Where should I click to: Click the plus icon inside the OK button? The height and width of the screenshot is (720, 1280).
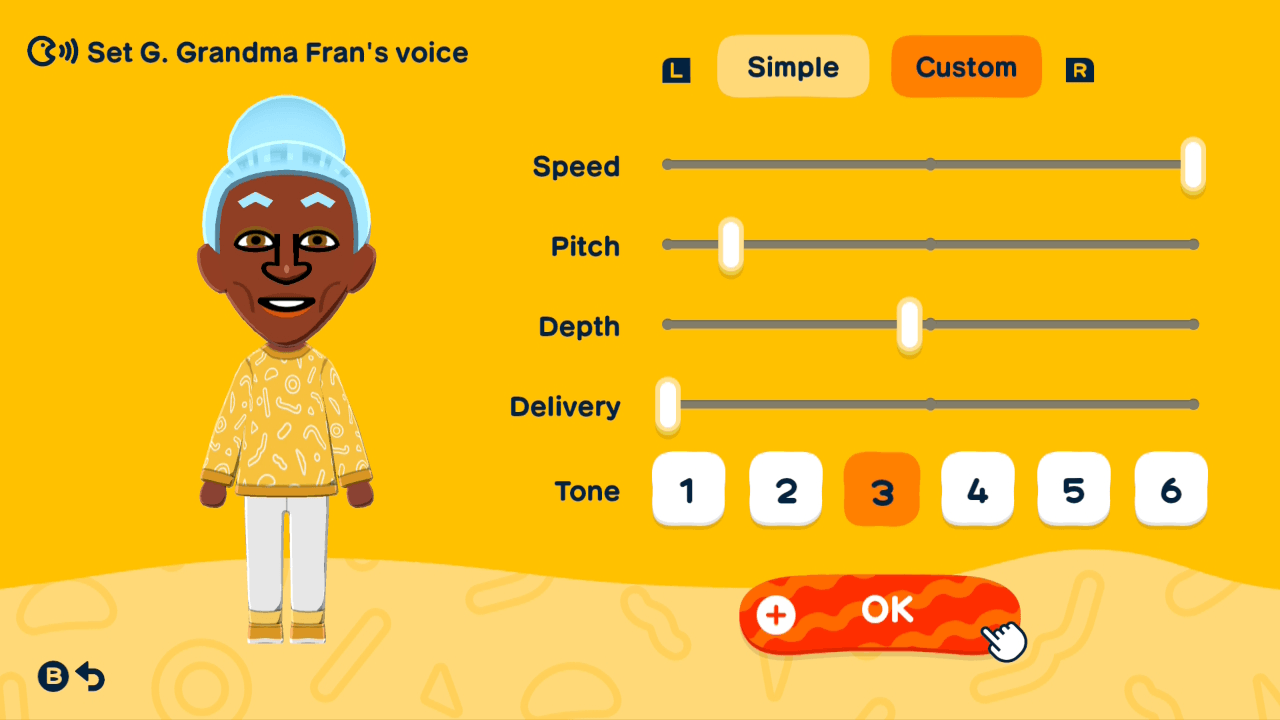click(775, 615)
